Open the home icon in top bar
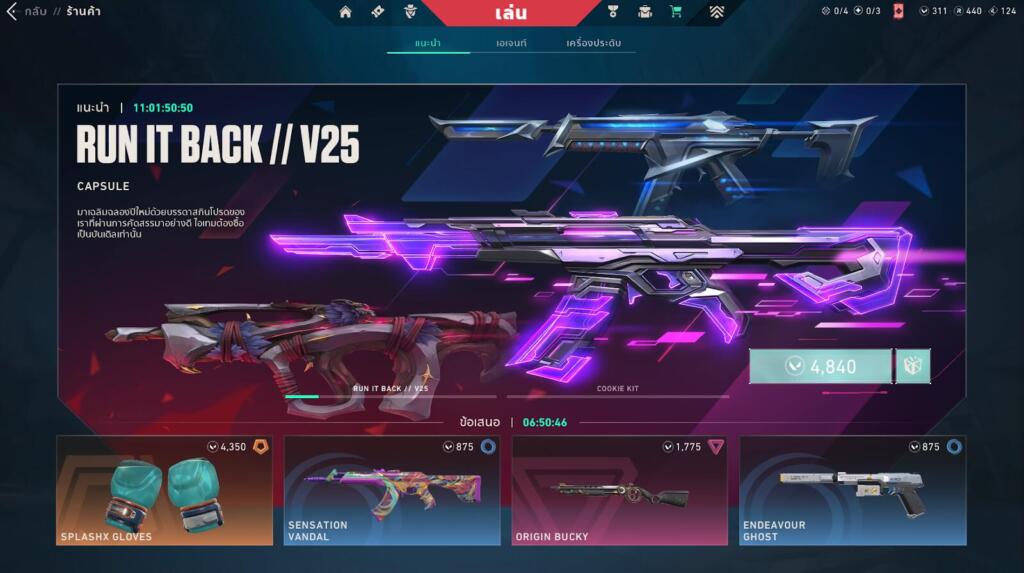The image size is (1024, 573). click(346, 12)
